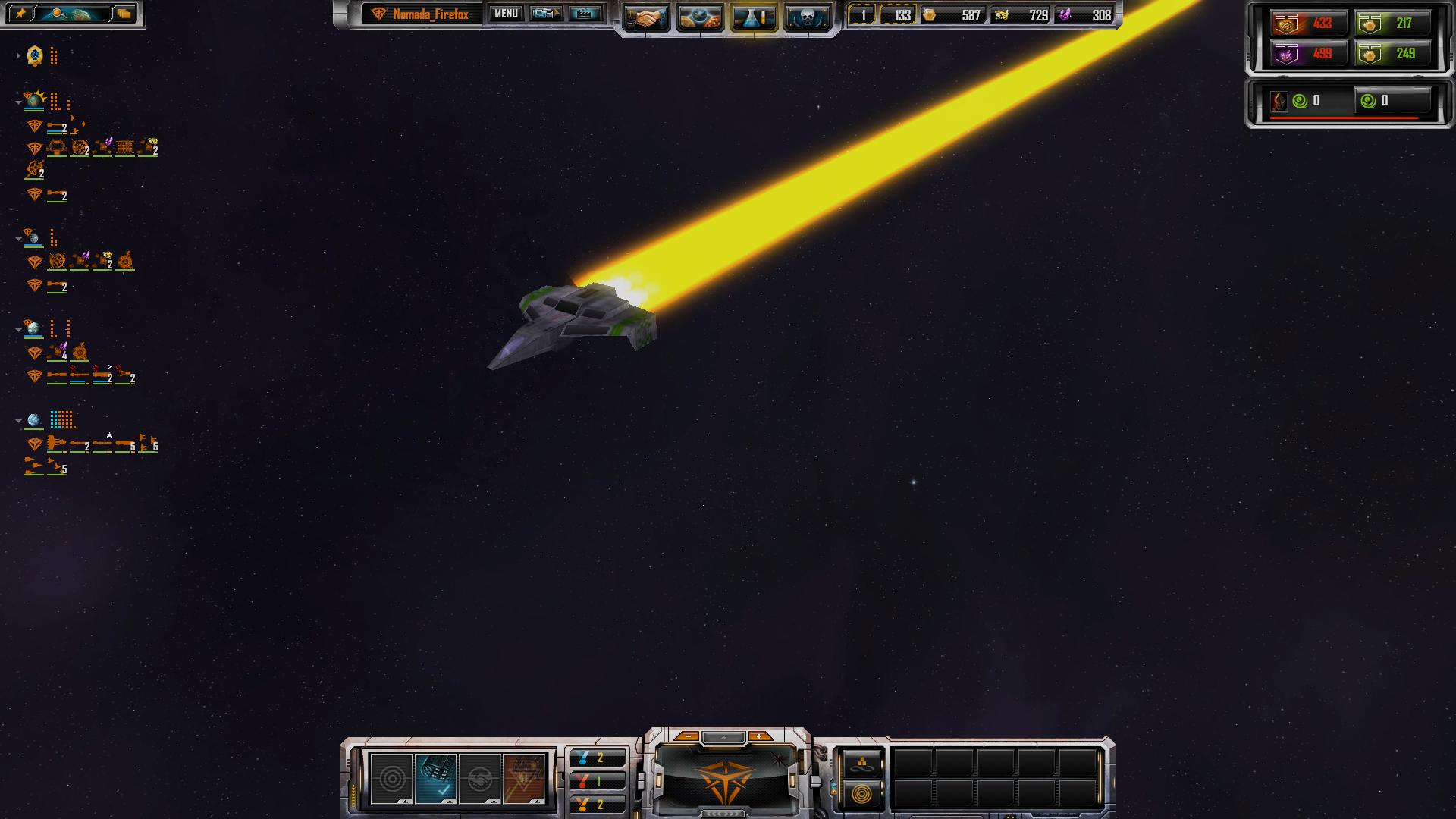Click the stacked folders button
1456x819 pixels.
click(x=124, y=14)
